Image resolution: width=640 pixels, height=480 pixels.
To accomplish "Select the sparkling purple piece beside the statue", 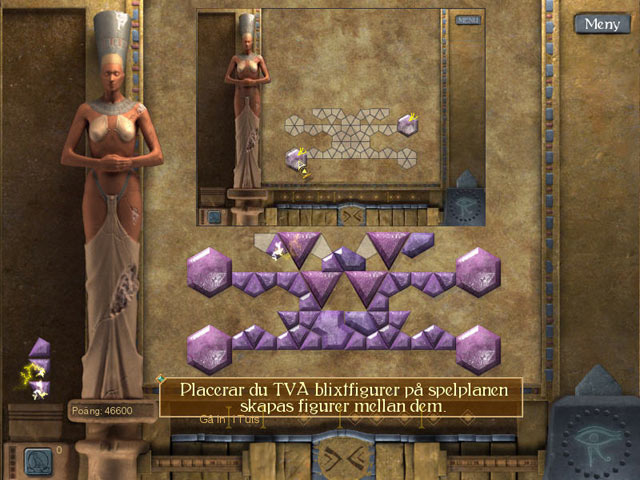I will (38, 372).
